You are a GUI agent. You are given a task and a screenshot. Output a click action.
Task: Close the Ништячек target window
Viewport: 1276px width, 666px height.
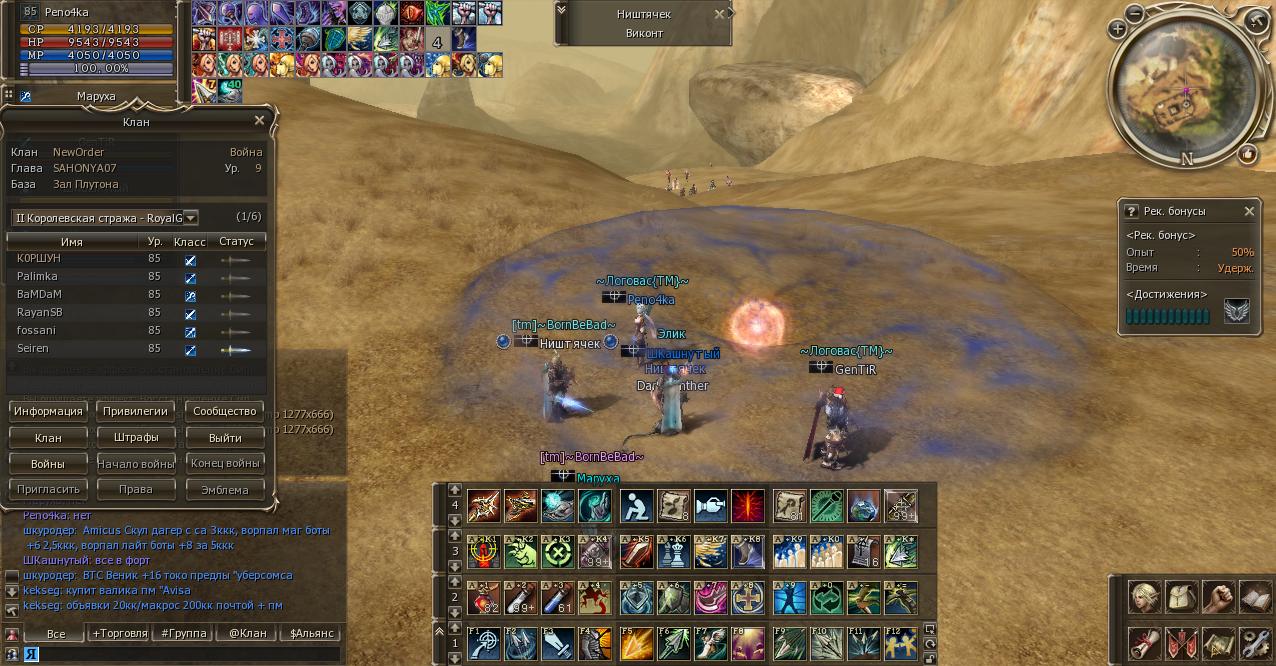point(719,15)
